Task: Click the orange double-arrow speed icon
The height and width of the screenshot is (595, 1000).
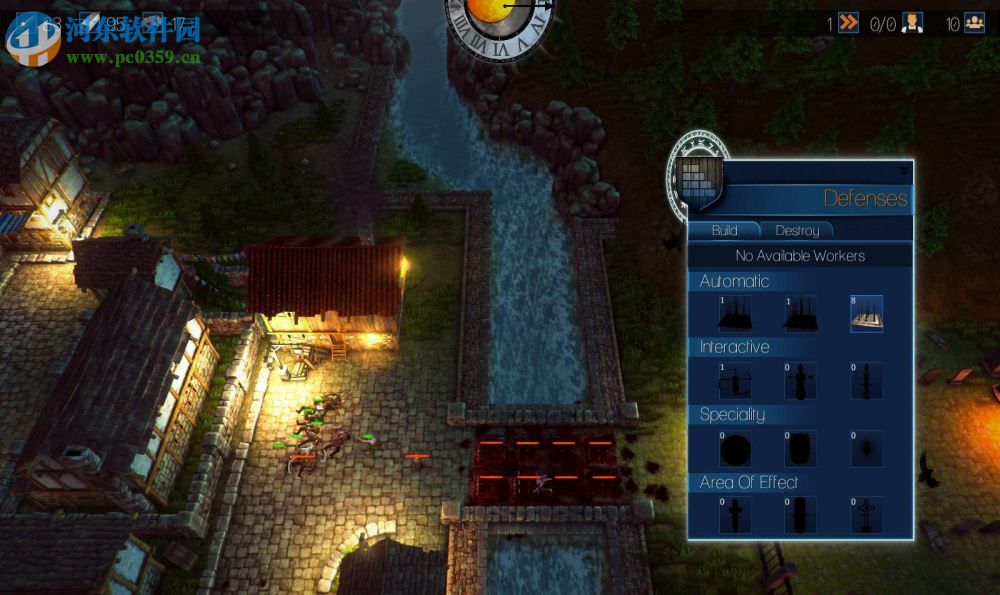Action: (848, 23)
